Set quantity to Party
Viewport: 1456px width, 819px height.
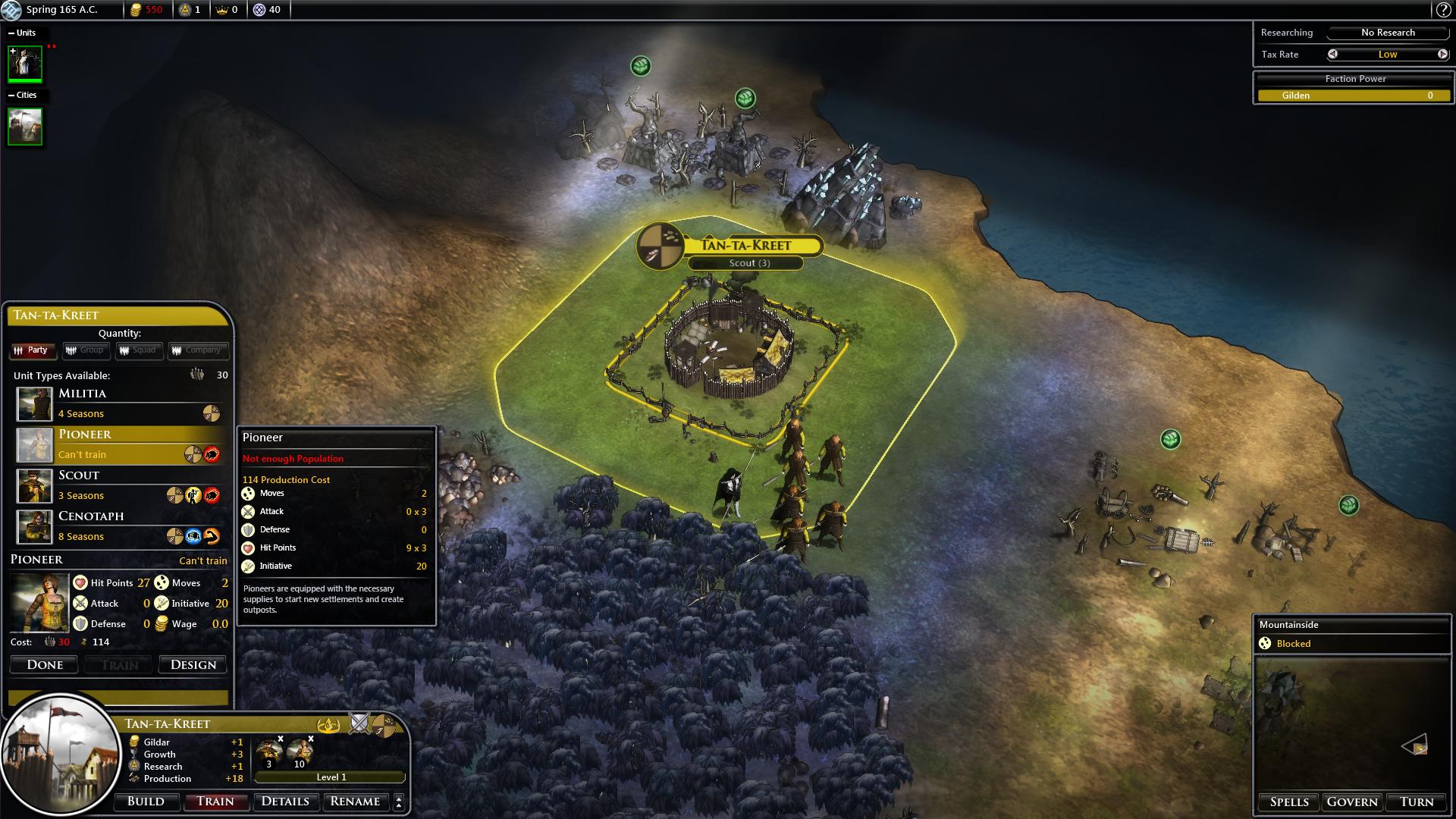point(30,350)
